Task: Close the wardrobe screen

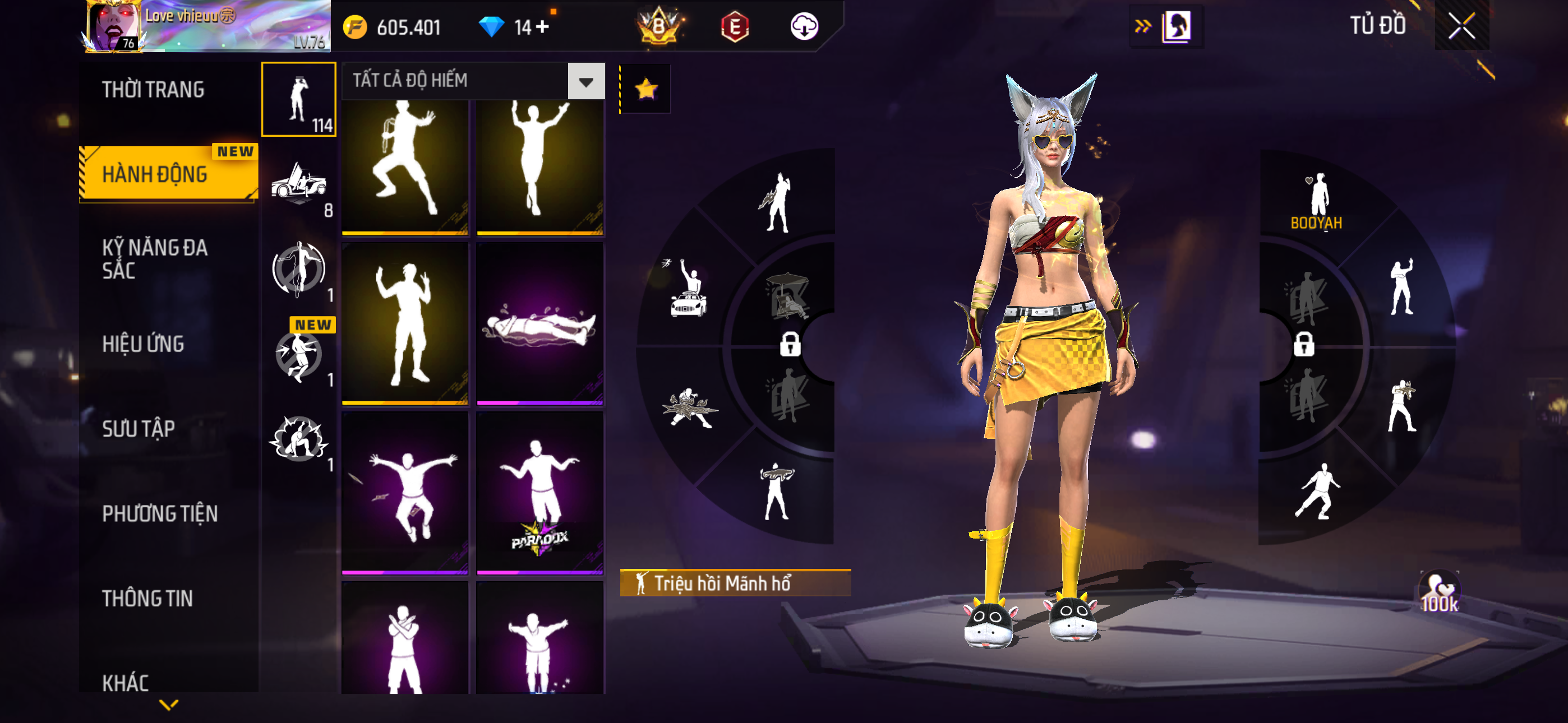Action: (x=1461, y=26)
